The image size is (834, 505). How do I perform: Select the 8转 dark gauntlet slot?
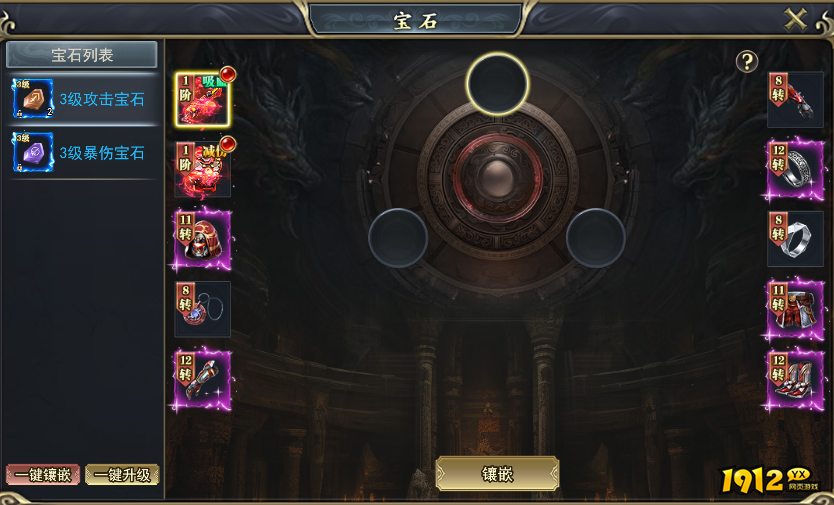click(795, 99)
